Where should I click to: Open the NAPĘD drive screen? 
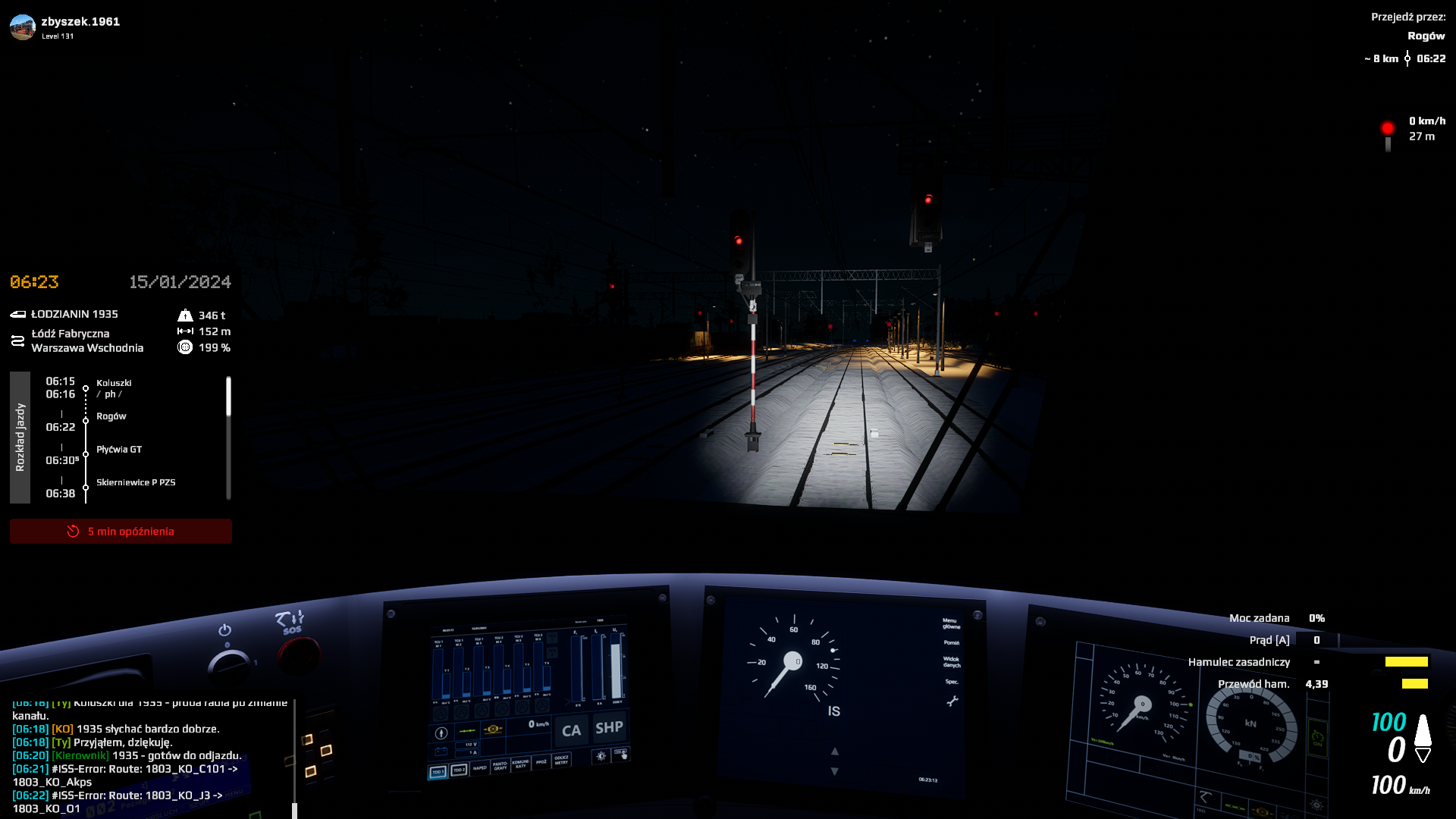tap(480, 768)
